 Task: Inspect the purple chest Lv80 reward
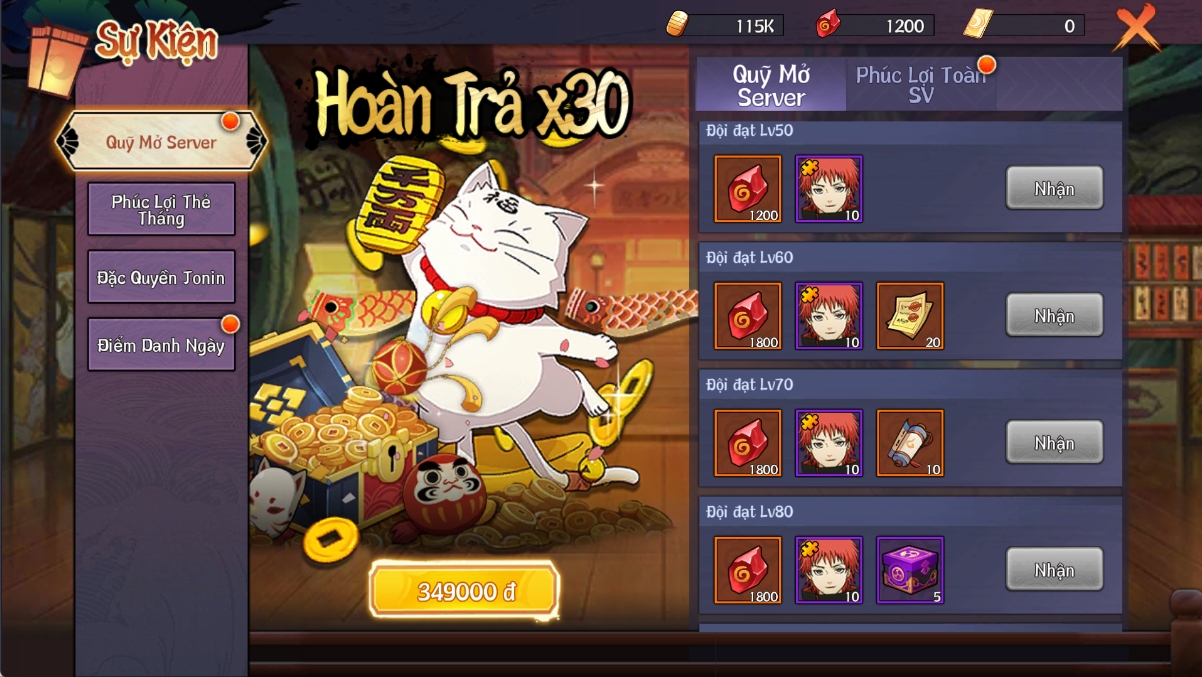pos(910,570)
